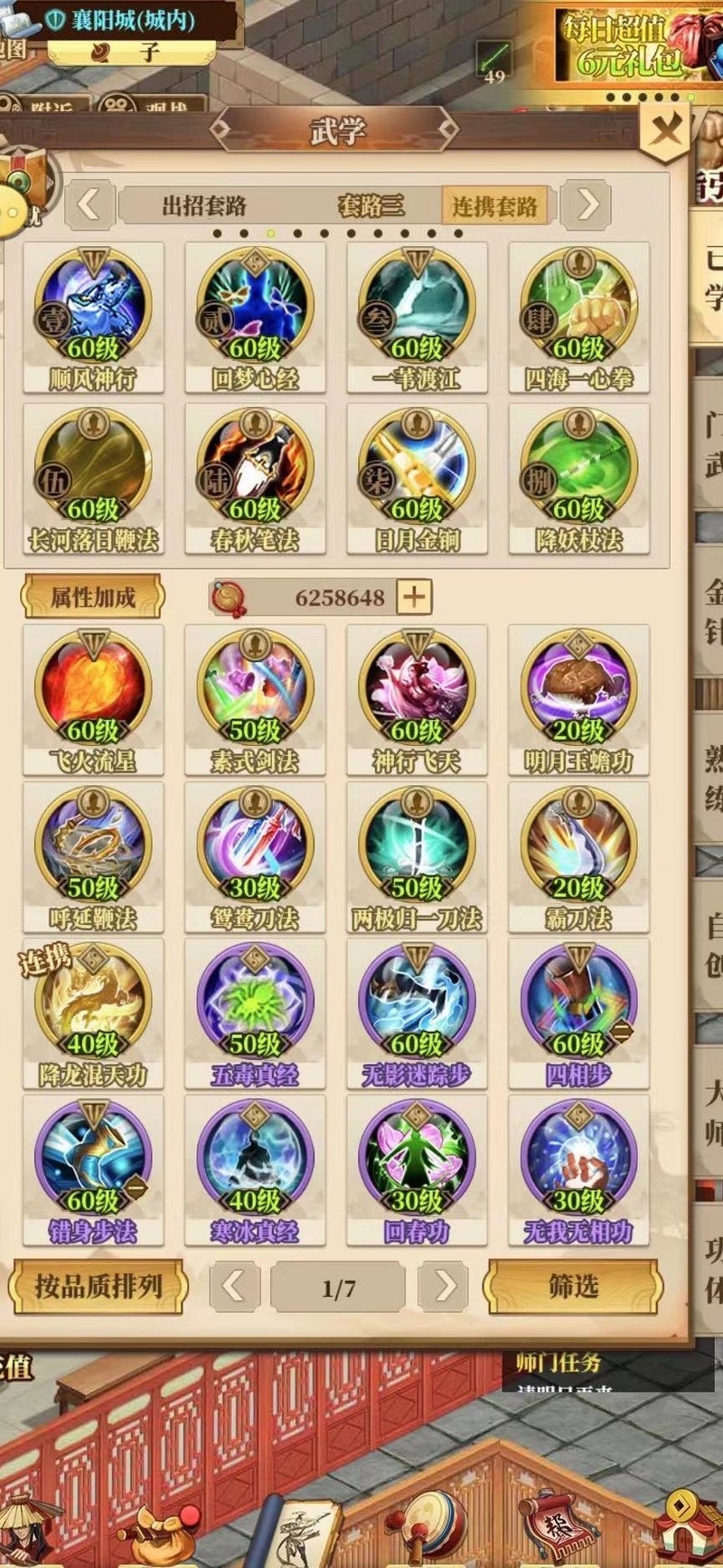
Task: Choose the equipped 回梦心经 skill slot
Action: 255,312
